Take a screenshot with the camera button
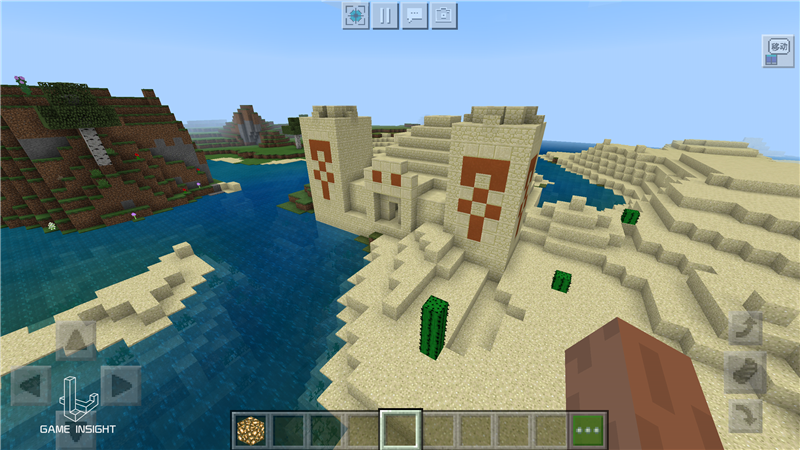This screenshot has height=450, width=800. click(x=444, y=16)
